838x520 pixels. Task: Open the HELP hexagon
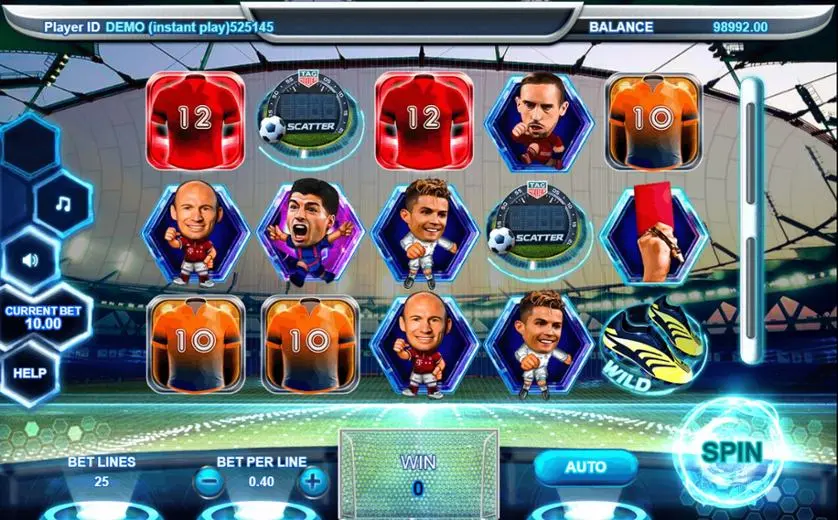point(30,373)
